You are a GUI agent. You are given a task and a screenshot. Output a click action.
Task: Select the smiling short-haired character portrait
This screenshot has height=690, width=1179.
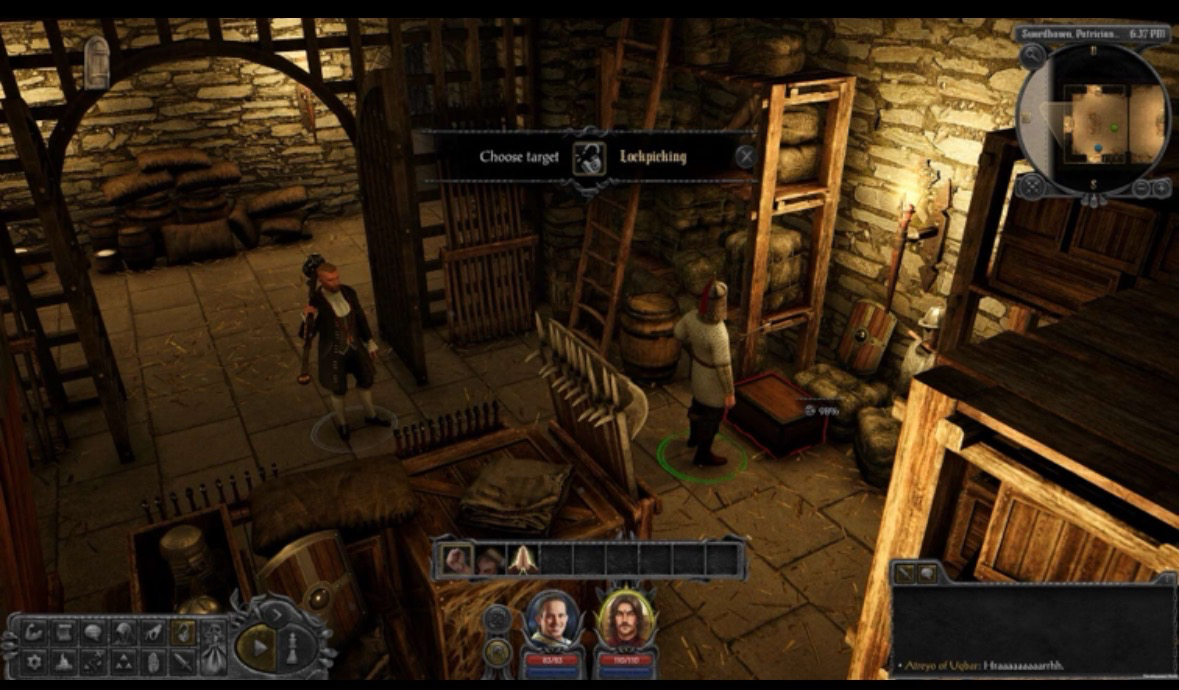click(x=548, y=620)
